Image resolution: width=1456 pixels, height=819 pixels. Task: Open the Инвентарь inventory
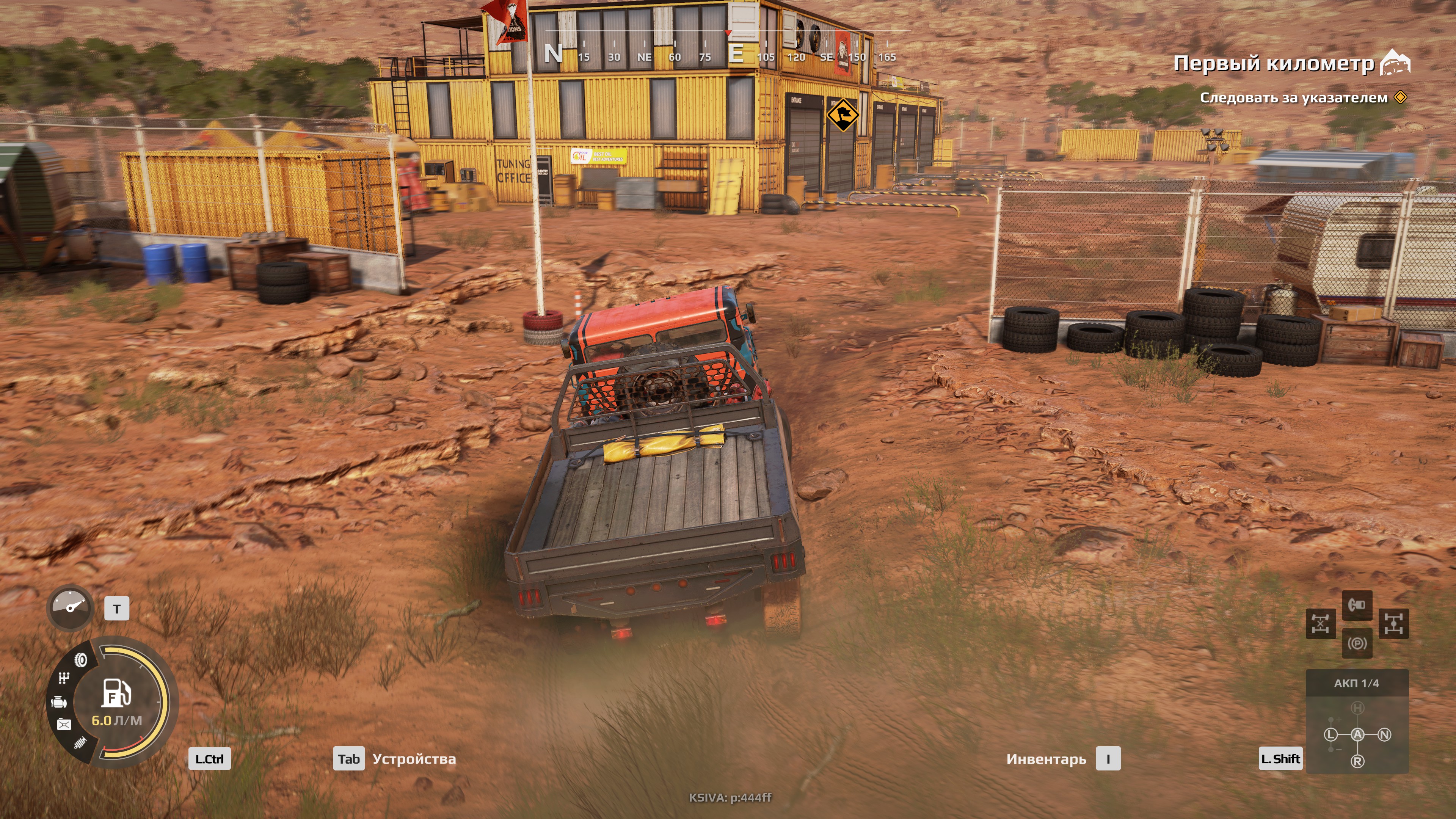(1046, 758)
